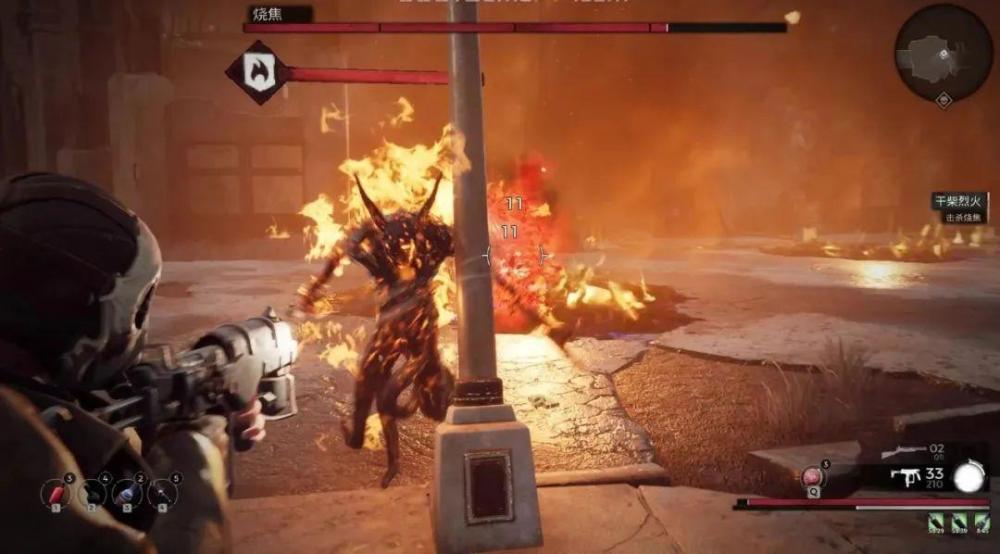Screen dimensions: 1000x554
Task: Select the blue-labeled bottle in slot 3
Action: [x=126, y=494]
